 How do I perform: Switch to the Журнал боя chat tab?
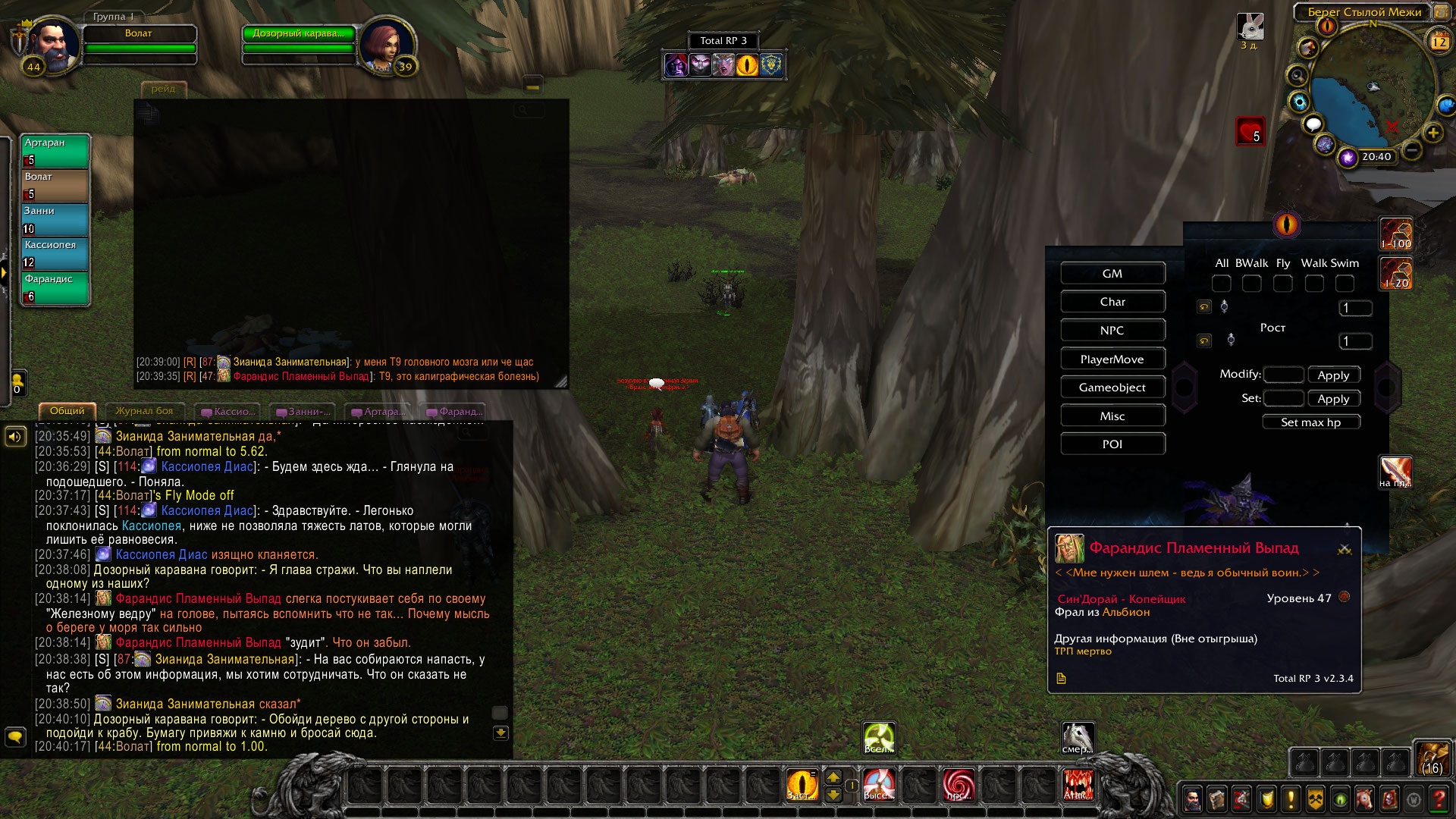144,411
